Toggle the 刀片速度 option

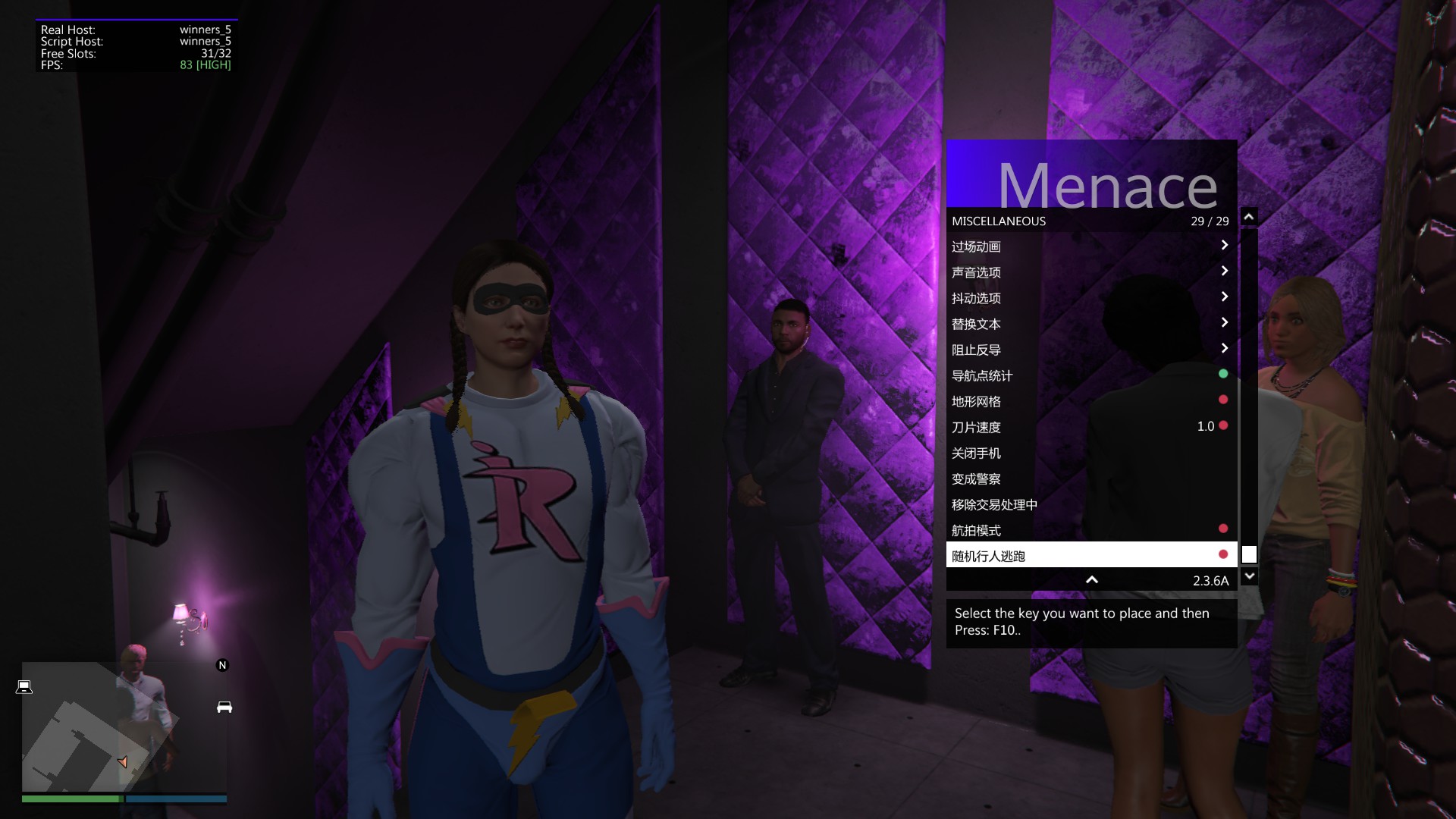coord(1090,427)
